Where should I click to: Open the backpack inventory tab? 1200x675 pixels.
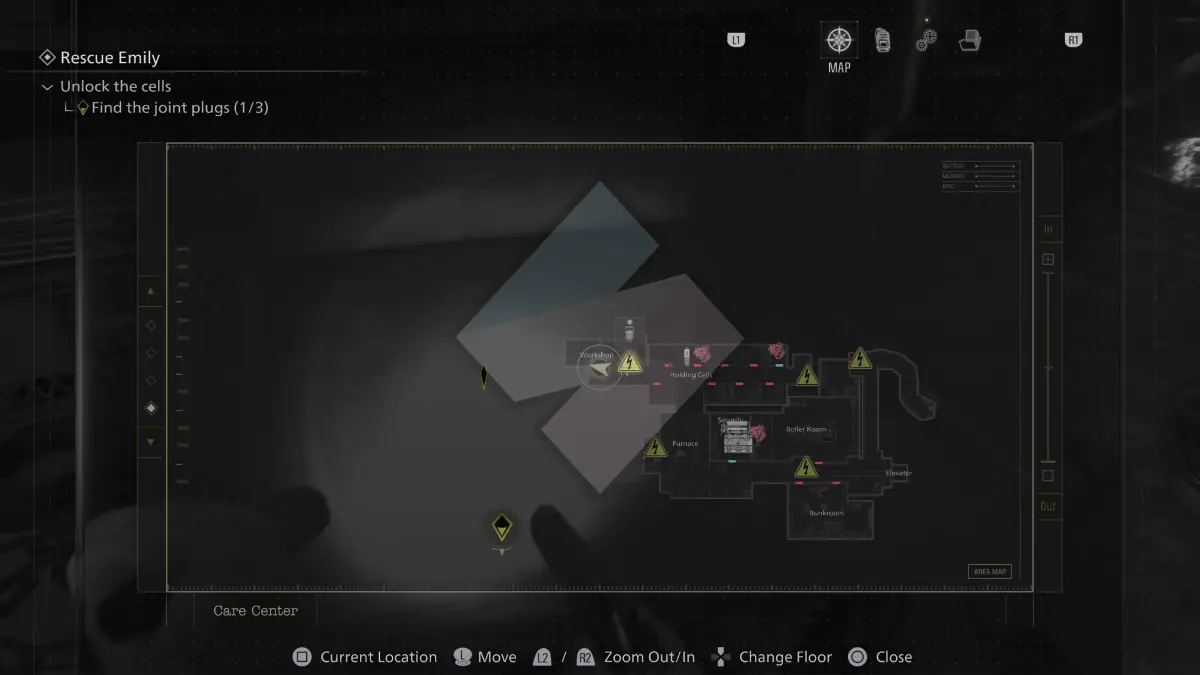click(x=883, y=41)
